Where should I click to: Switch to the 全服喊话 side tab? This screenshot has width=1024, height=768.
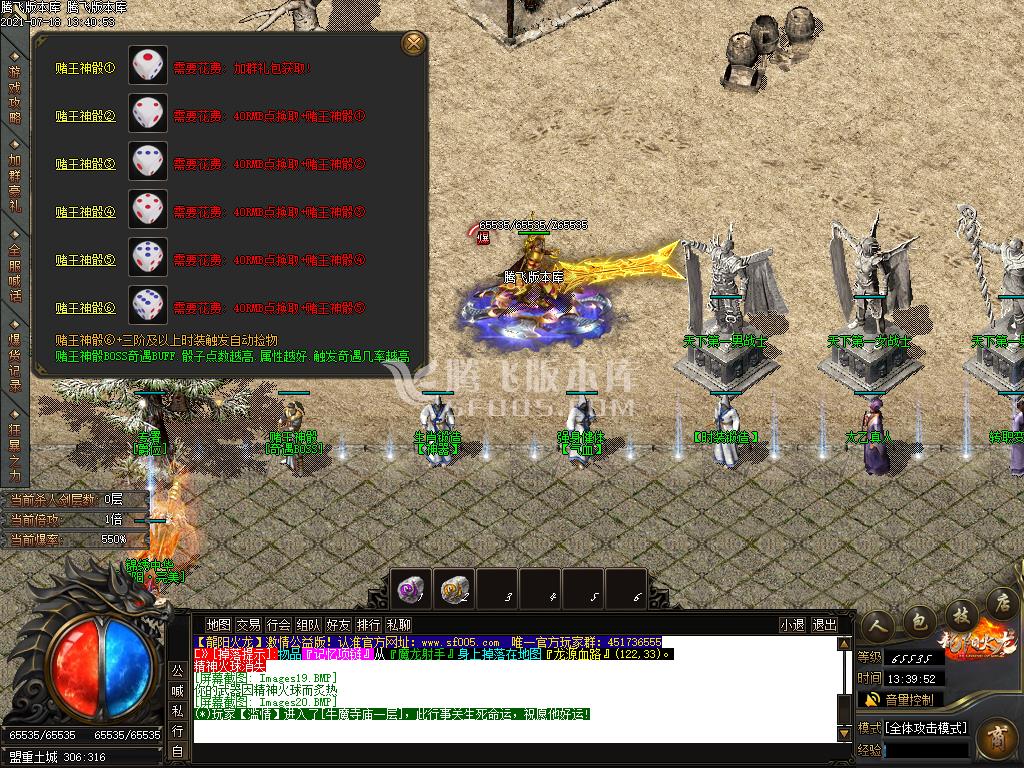(x=14, y=270)
